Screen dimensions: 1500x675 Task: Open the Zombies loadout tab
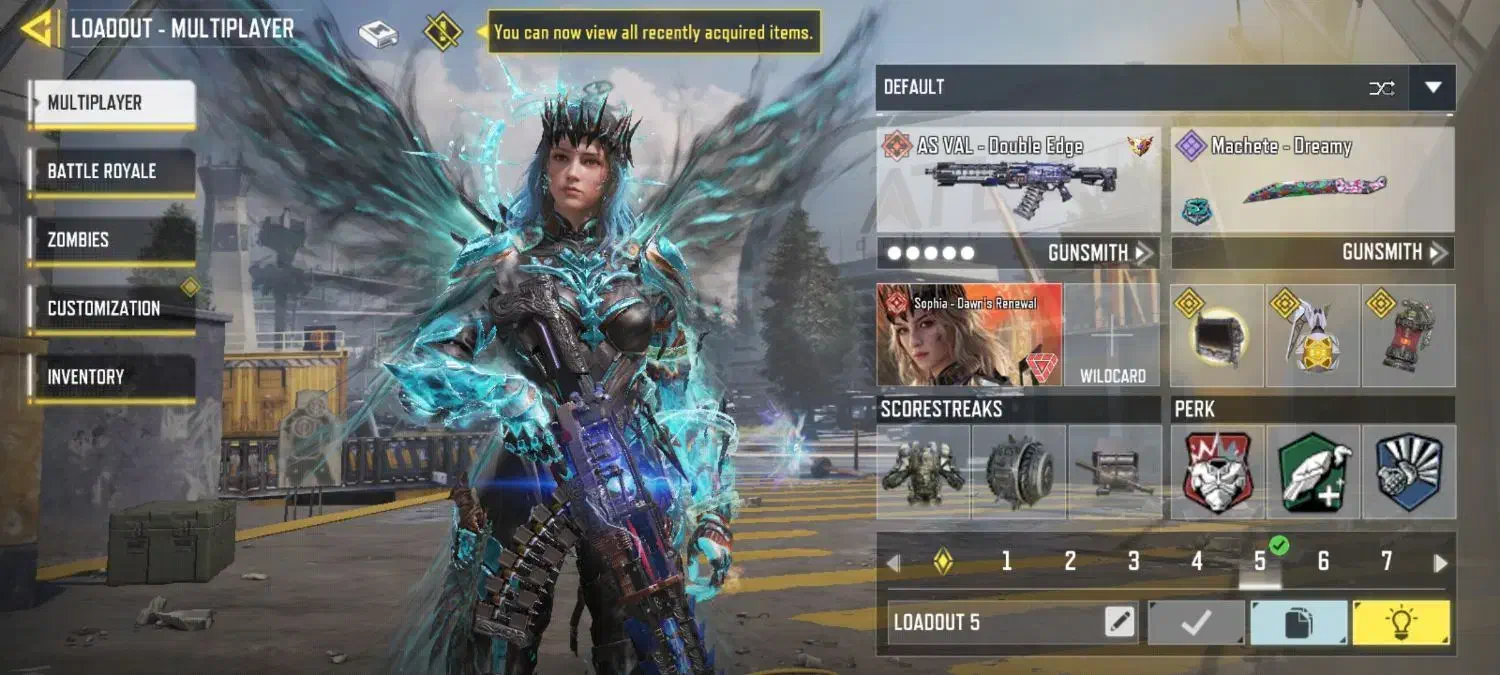click(111, 240)
